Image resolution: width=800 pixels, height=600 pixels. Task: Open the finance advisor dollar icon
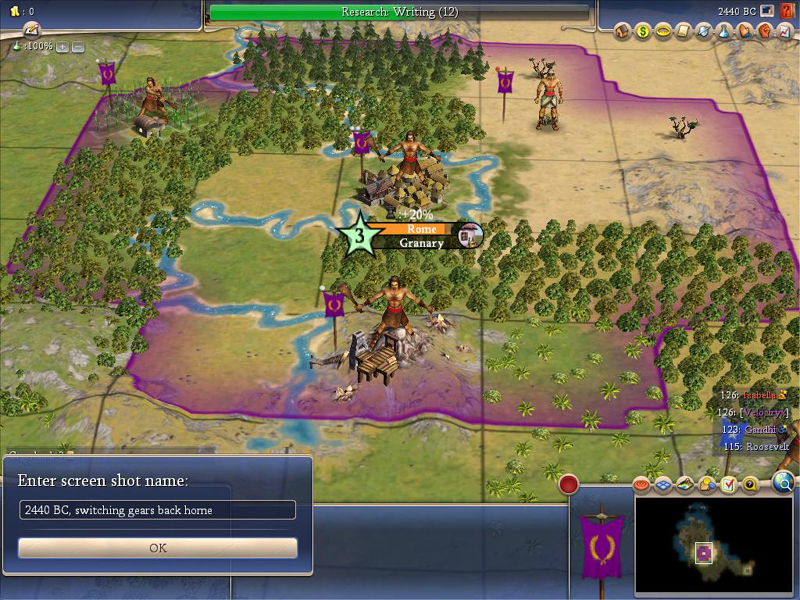coord(643,31)
